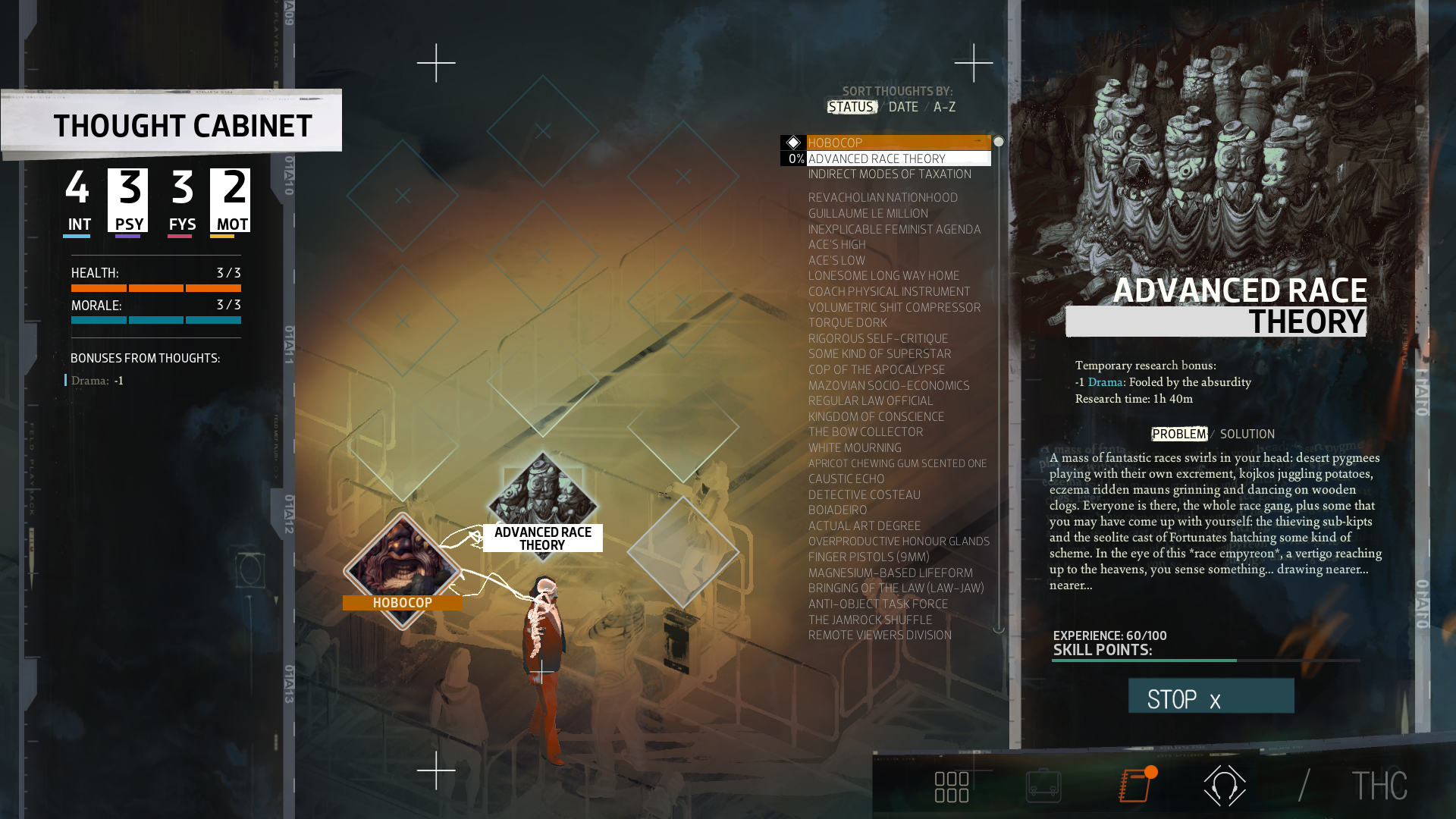The width and height of the screenshot is (1456, 819).
Task: Open the inventory briefcase icon
Action: pyautogui.click(x=1043, y=786)
